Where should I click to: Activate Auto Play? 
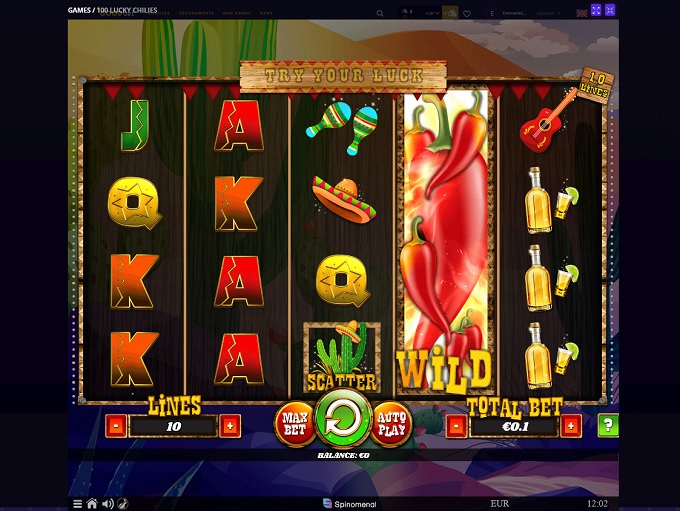click(391, 423)
